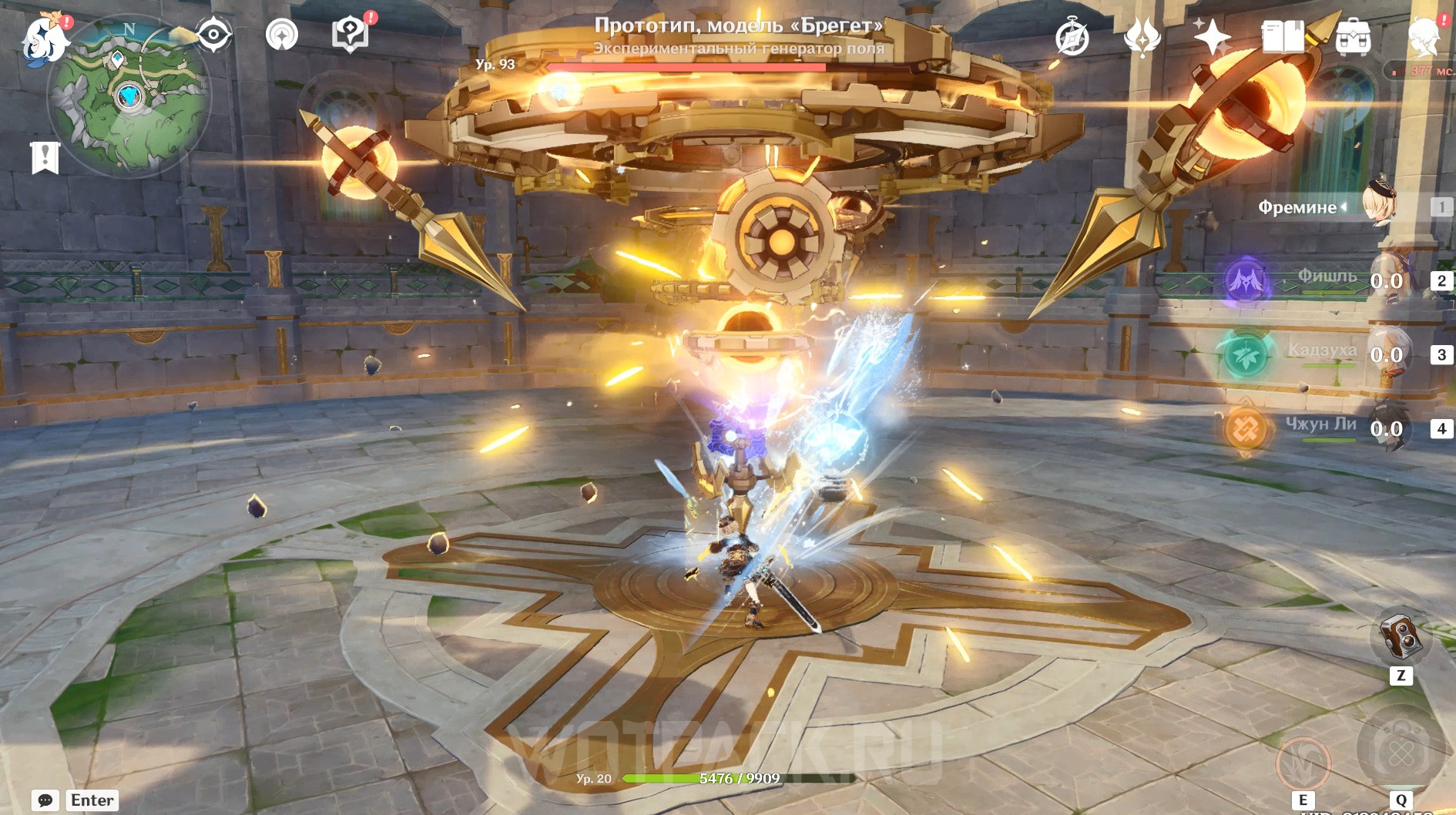Open the quest guide icon with alert
This screenshot has height=815, width=1456.
[351, 35]
